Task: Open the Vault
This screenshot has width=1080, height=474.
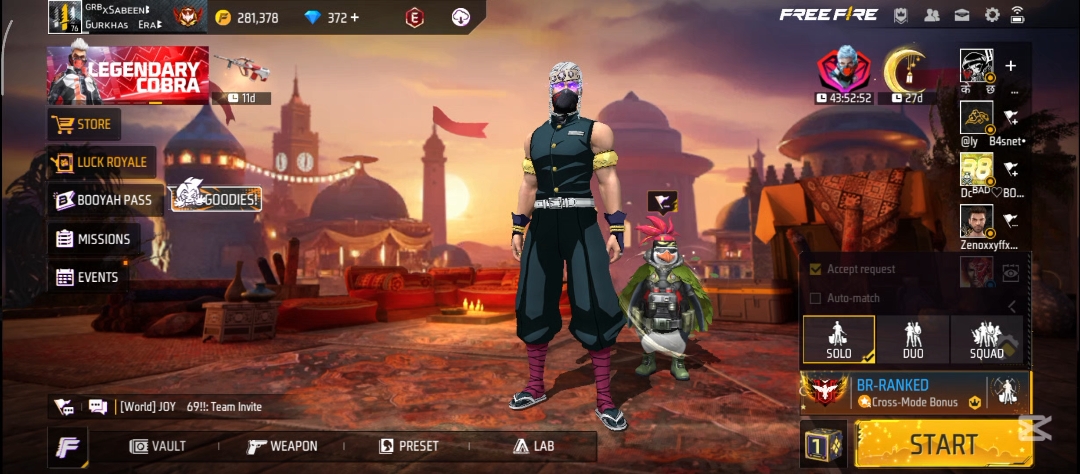Action: (158, 446)
